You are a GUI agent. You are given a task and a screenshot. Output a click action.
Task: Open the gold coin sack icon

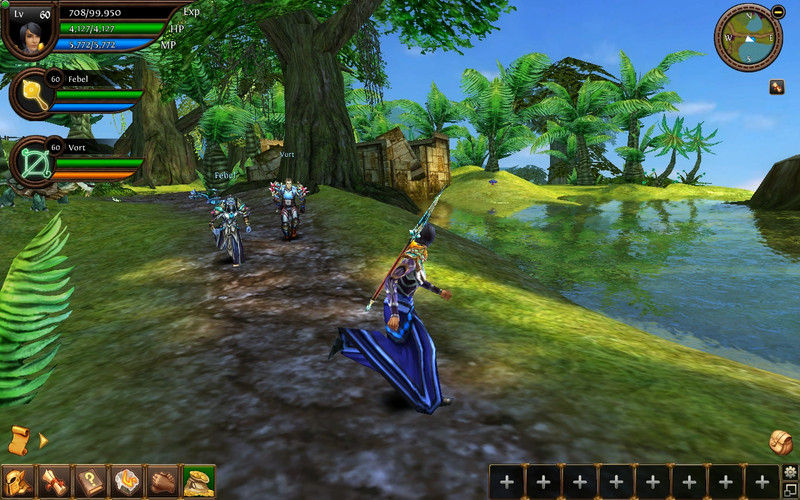click(198, 482)
